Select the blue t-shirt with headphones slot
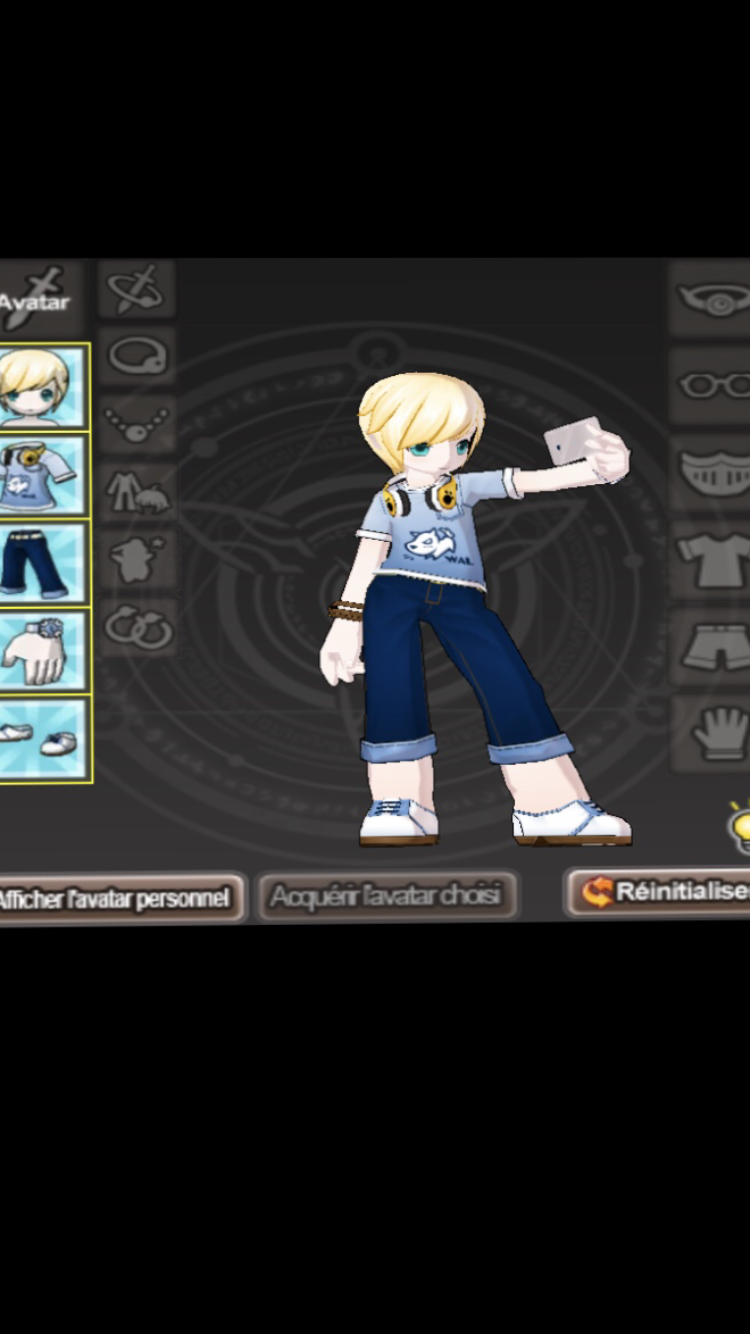The height and width of the screenshot is (1334, 750). pyautogui.click(x=42, y=475)
